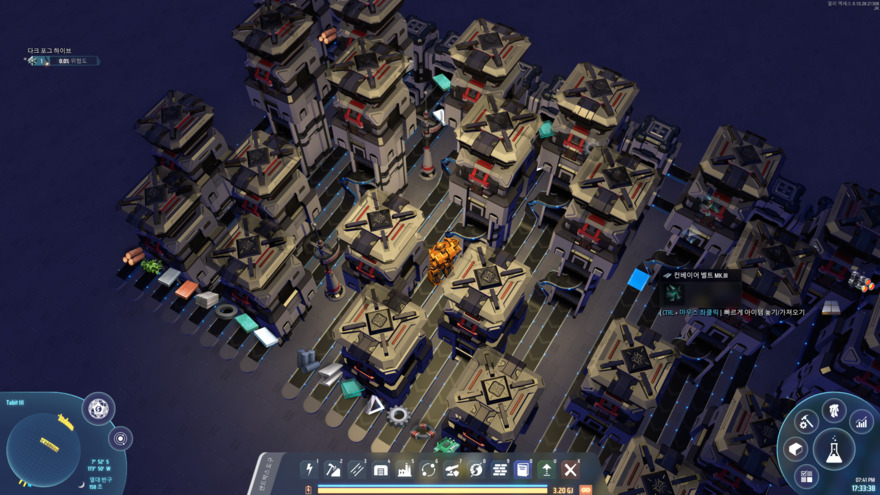Open the Dyson sphere editor globe
This screenshot has height=495, width=880.
point(98,408)
